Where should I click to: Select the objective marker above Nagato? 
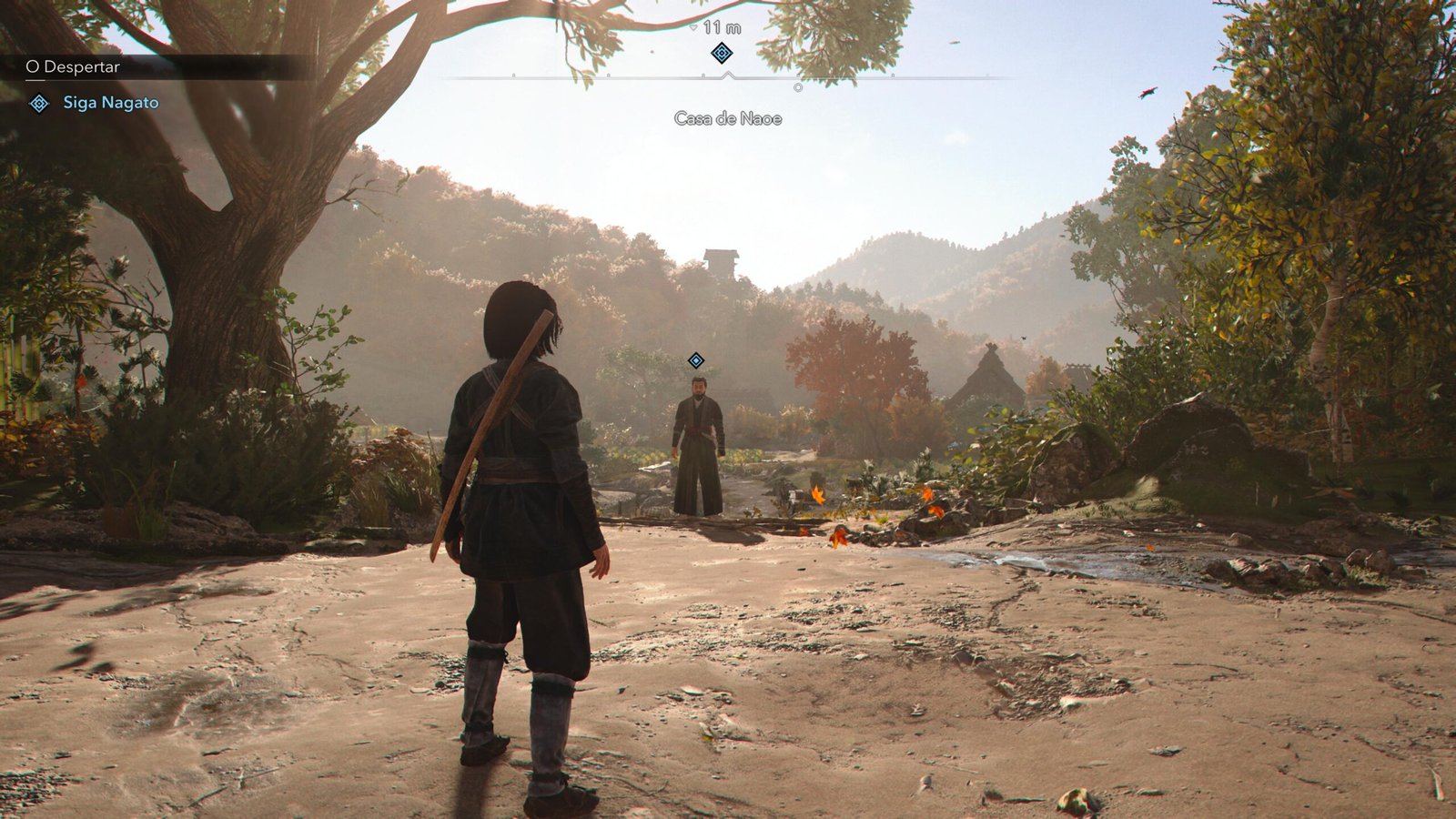(696, 360)
